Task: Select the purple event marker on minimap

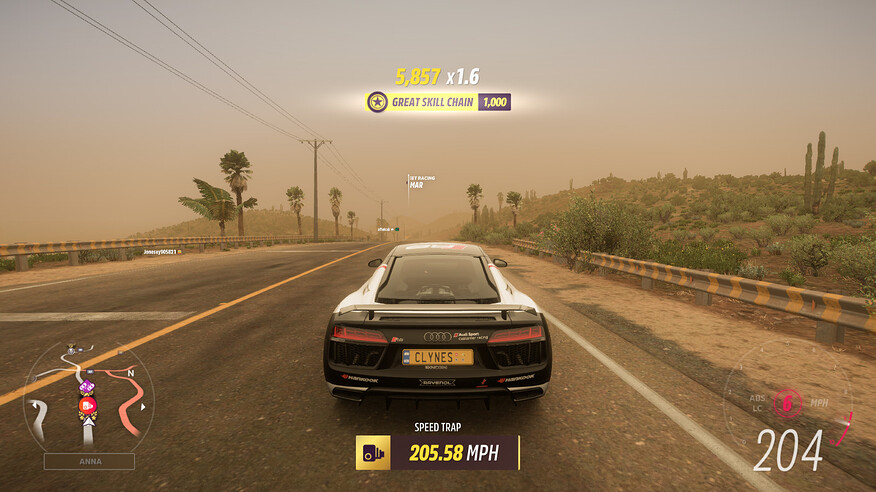Action: tap(86, 387)
